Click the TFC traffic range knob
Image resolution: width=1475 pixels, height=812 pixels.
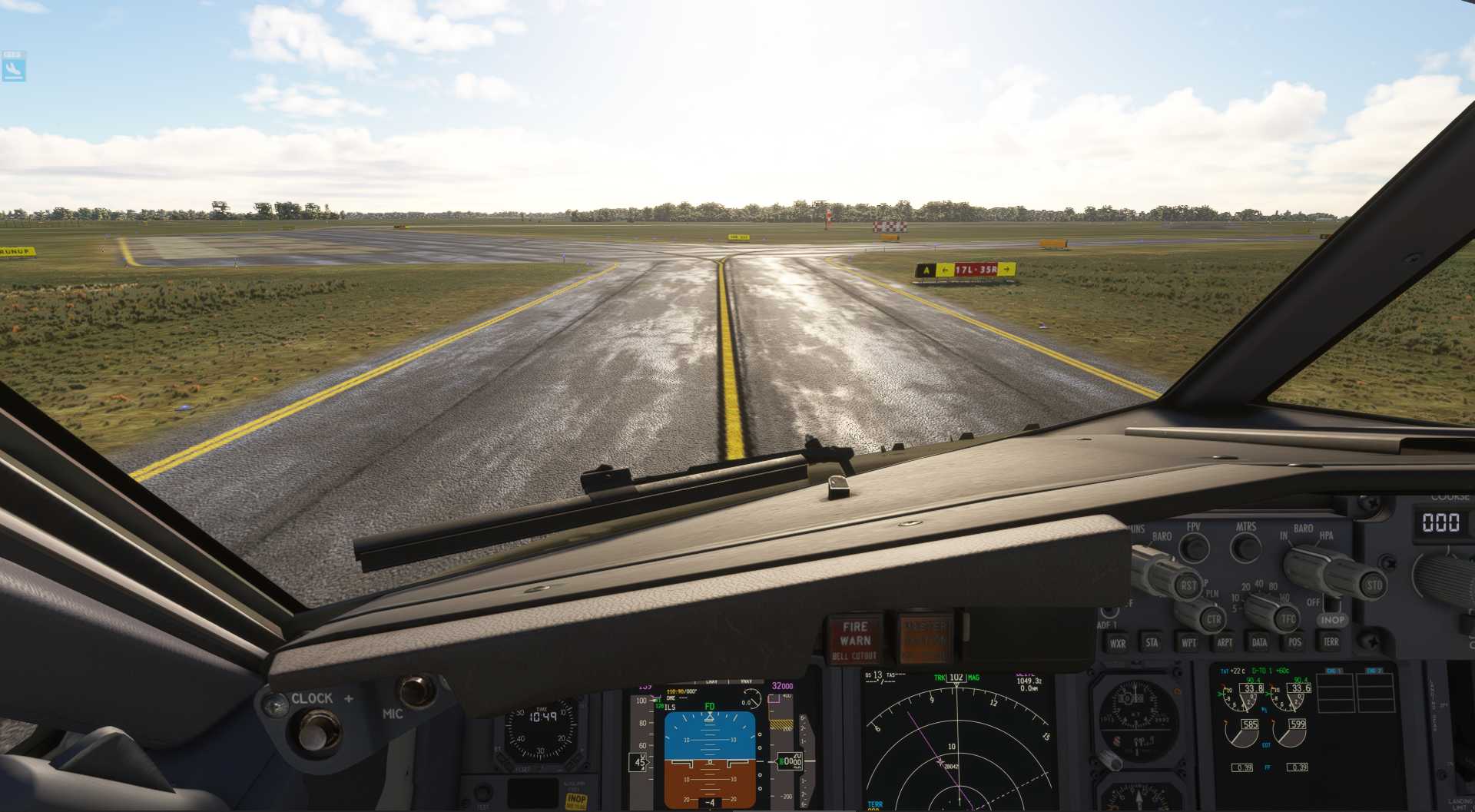click(1288, 618)
